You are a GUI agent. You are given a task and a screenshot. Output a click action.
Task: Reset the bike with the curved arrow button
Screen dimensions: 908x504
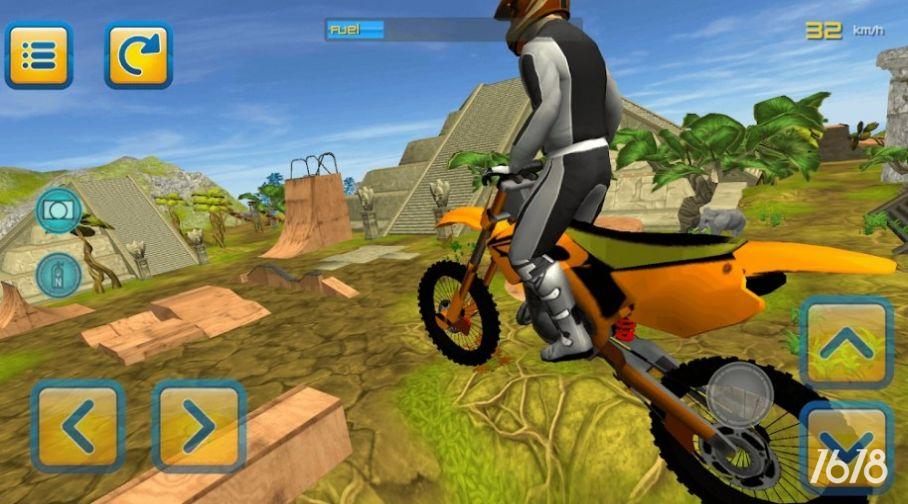pyautogui.click(x=139, y=55)
